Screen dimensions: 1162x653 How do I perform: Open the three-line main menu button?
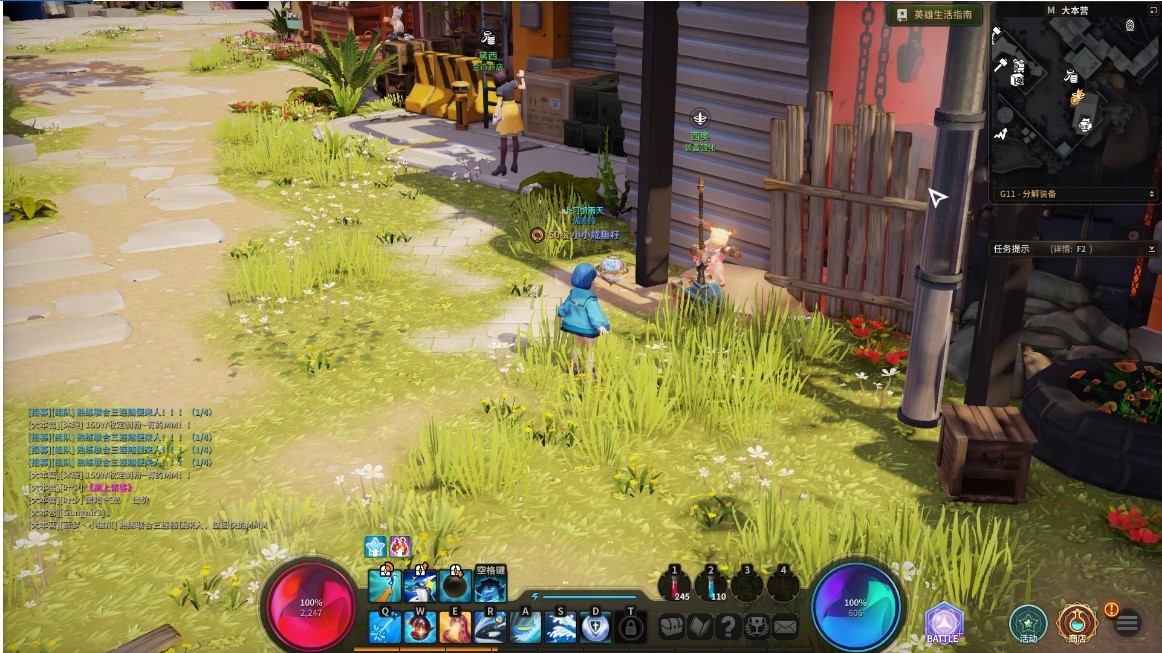pyautogui.click(x=1127, y=623)
